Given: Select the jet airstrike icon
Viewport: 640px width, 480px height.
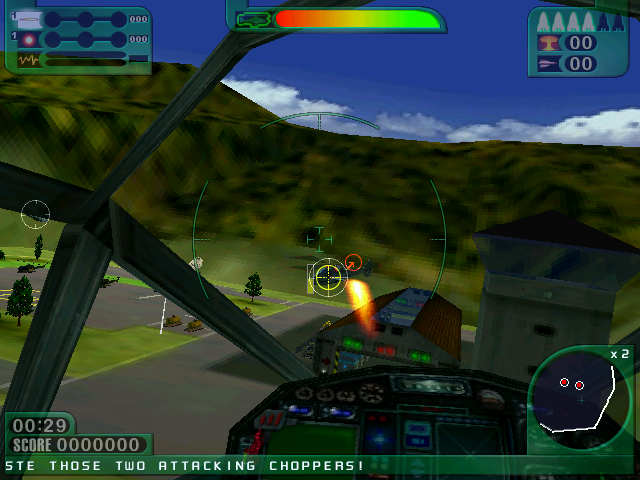Looking at the screenshot, I should (x=549, y=64).
